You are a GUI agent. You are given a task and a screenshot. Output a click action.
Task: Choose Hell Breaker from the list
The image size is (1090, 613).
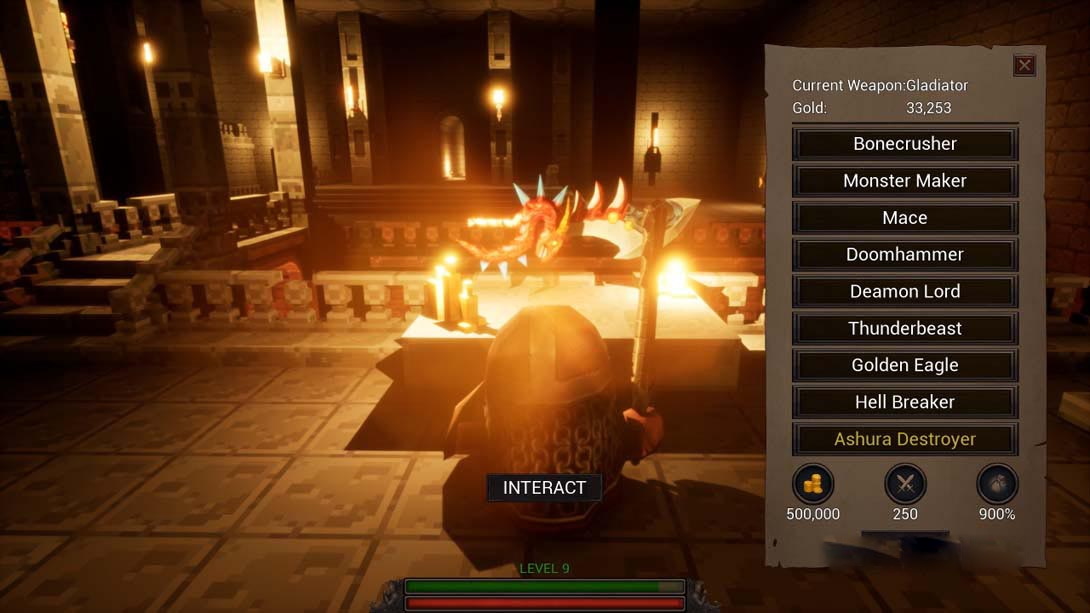click(x=905, y=403)
